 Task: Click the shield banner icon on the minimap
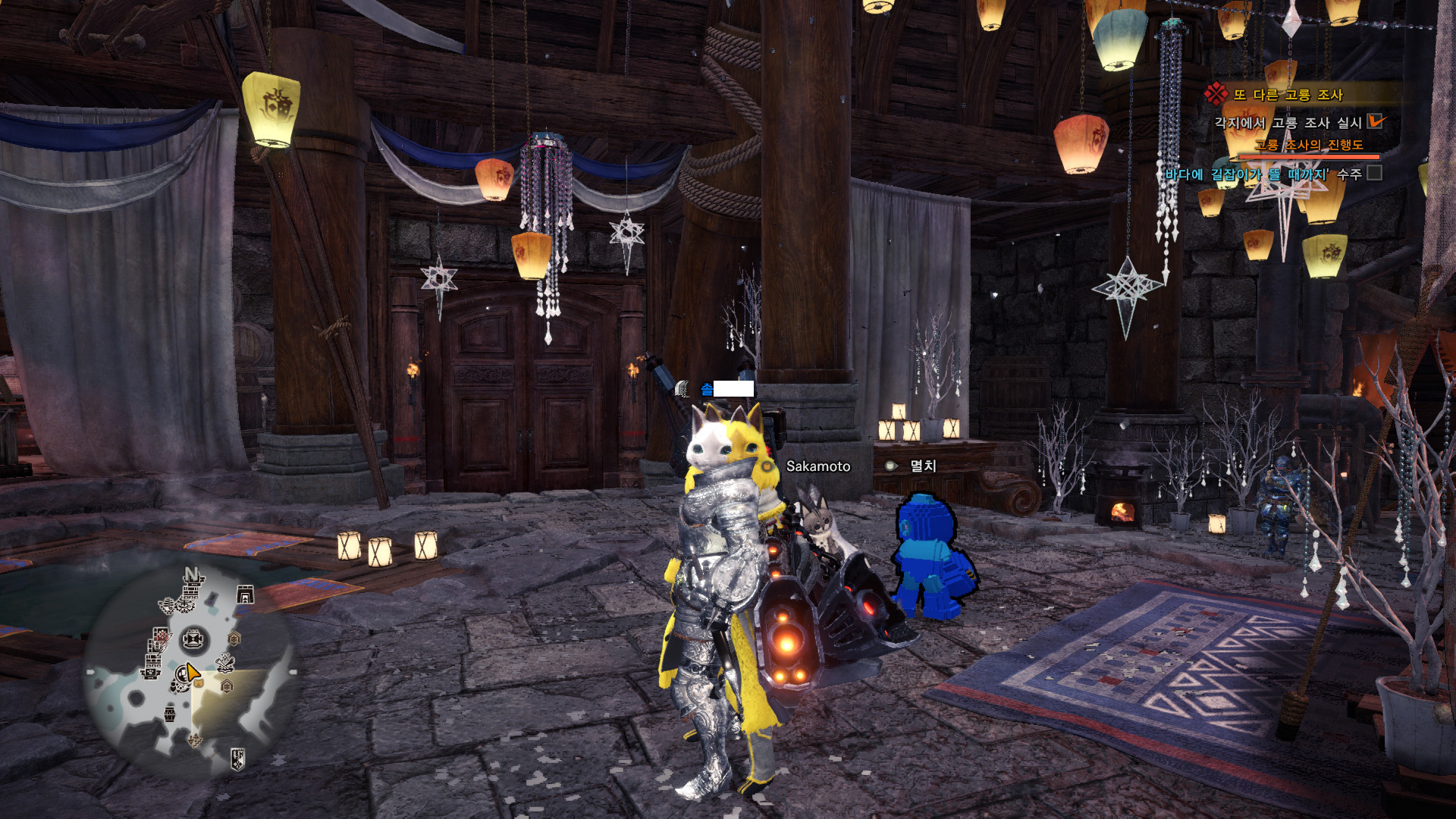(x=237, y=758)
